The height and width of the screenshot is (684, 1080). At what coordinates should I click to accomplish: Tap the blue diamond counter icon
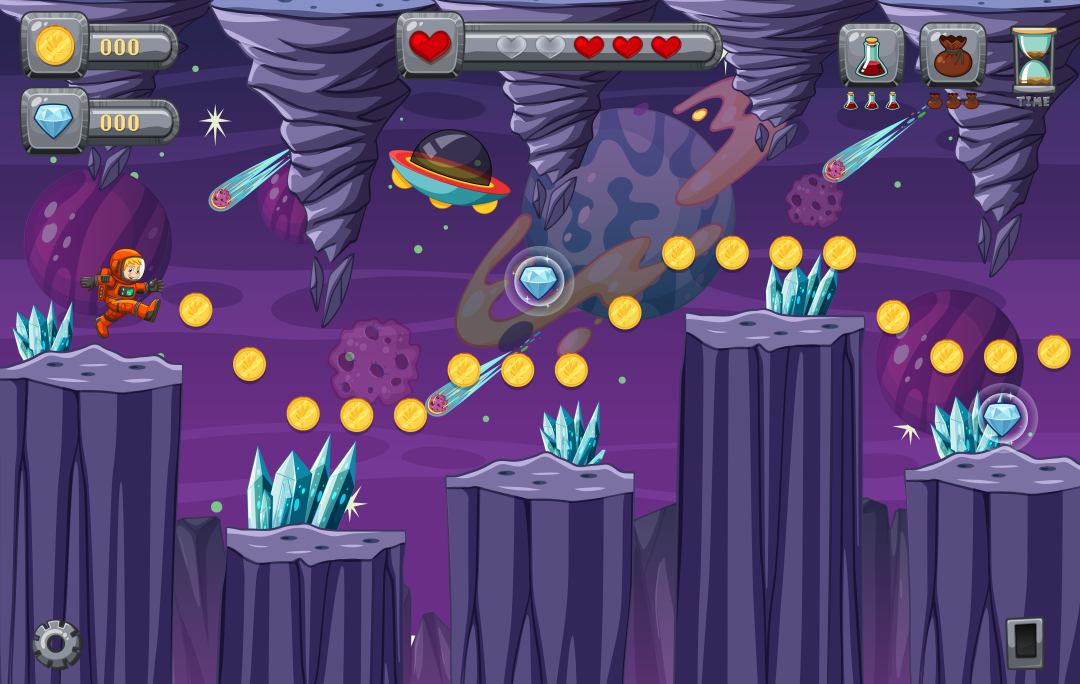point(55,121)
